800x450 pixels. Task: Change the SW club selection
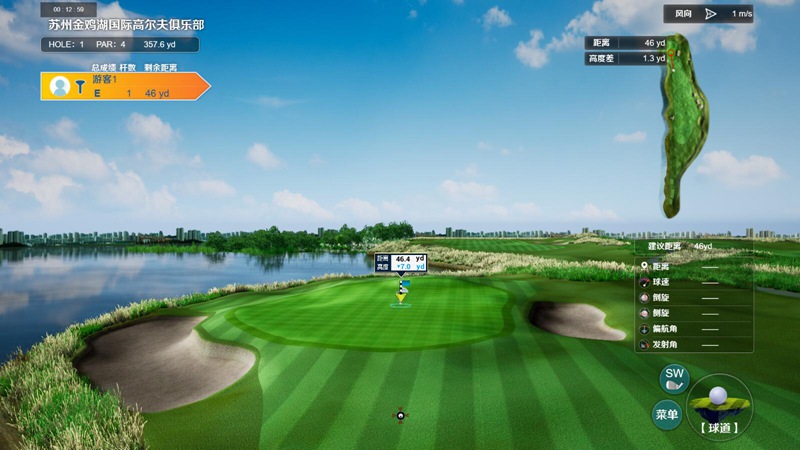click(674, 379)
